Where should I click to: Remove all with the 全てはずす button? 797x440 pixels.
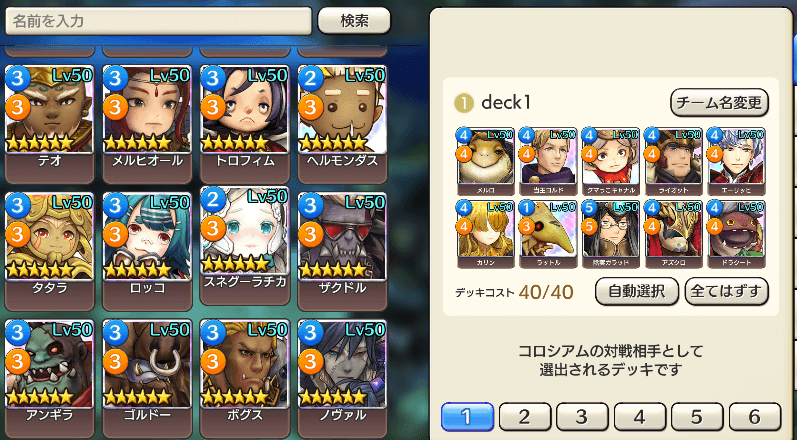pos(727,291)
